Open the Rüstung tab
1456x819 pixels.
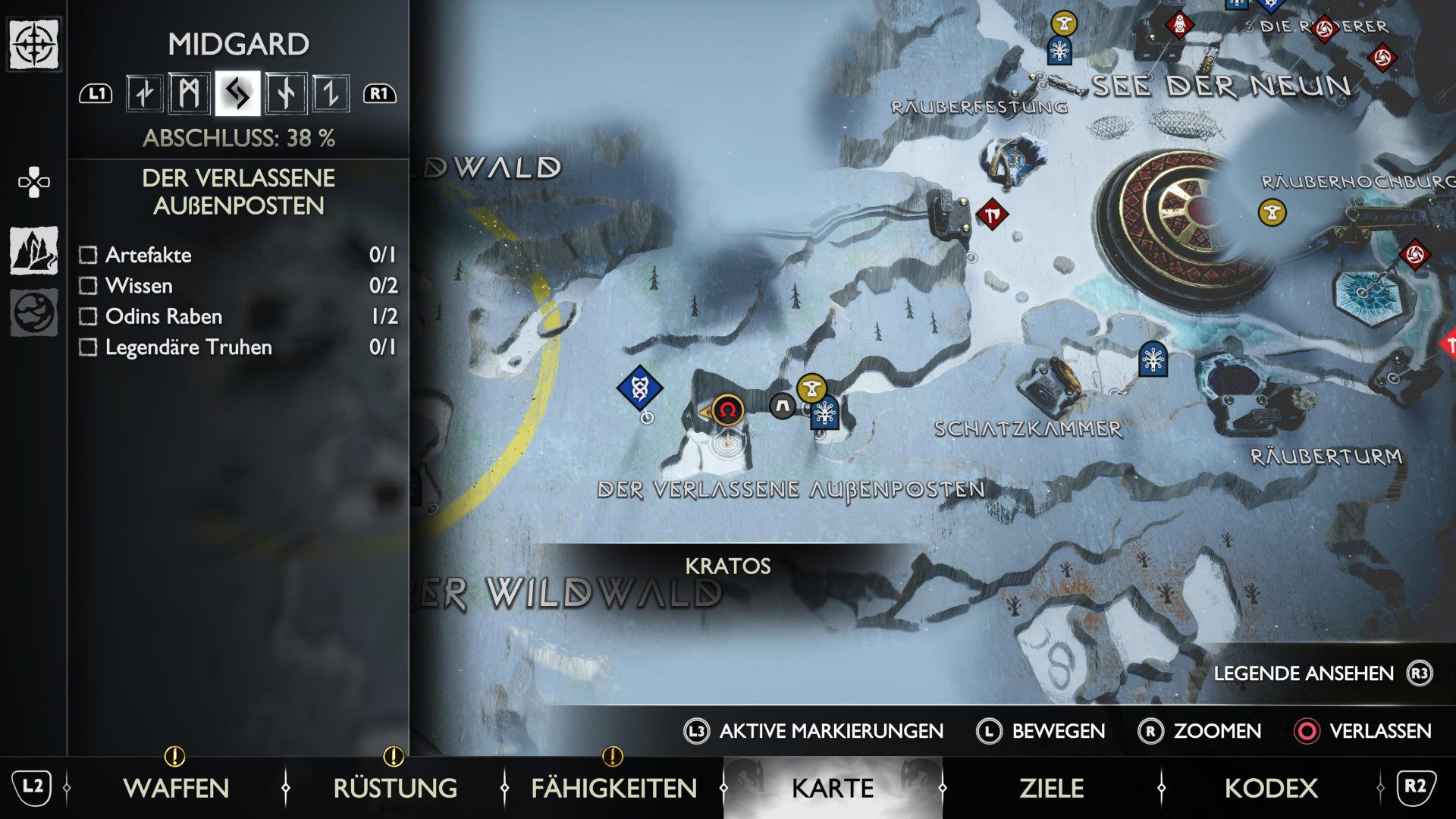tap(395, 788)
